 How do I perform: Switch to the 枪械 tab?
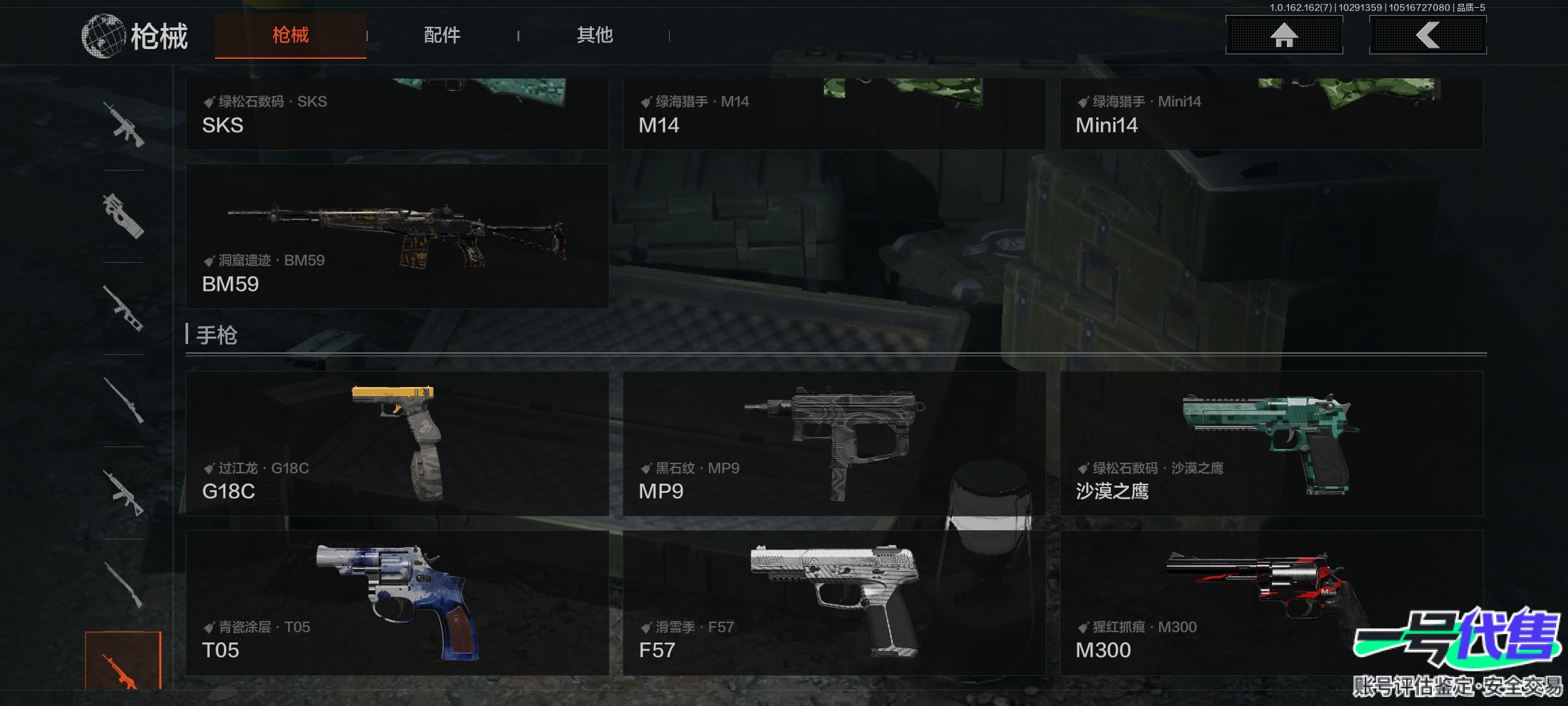(290, 35)
